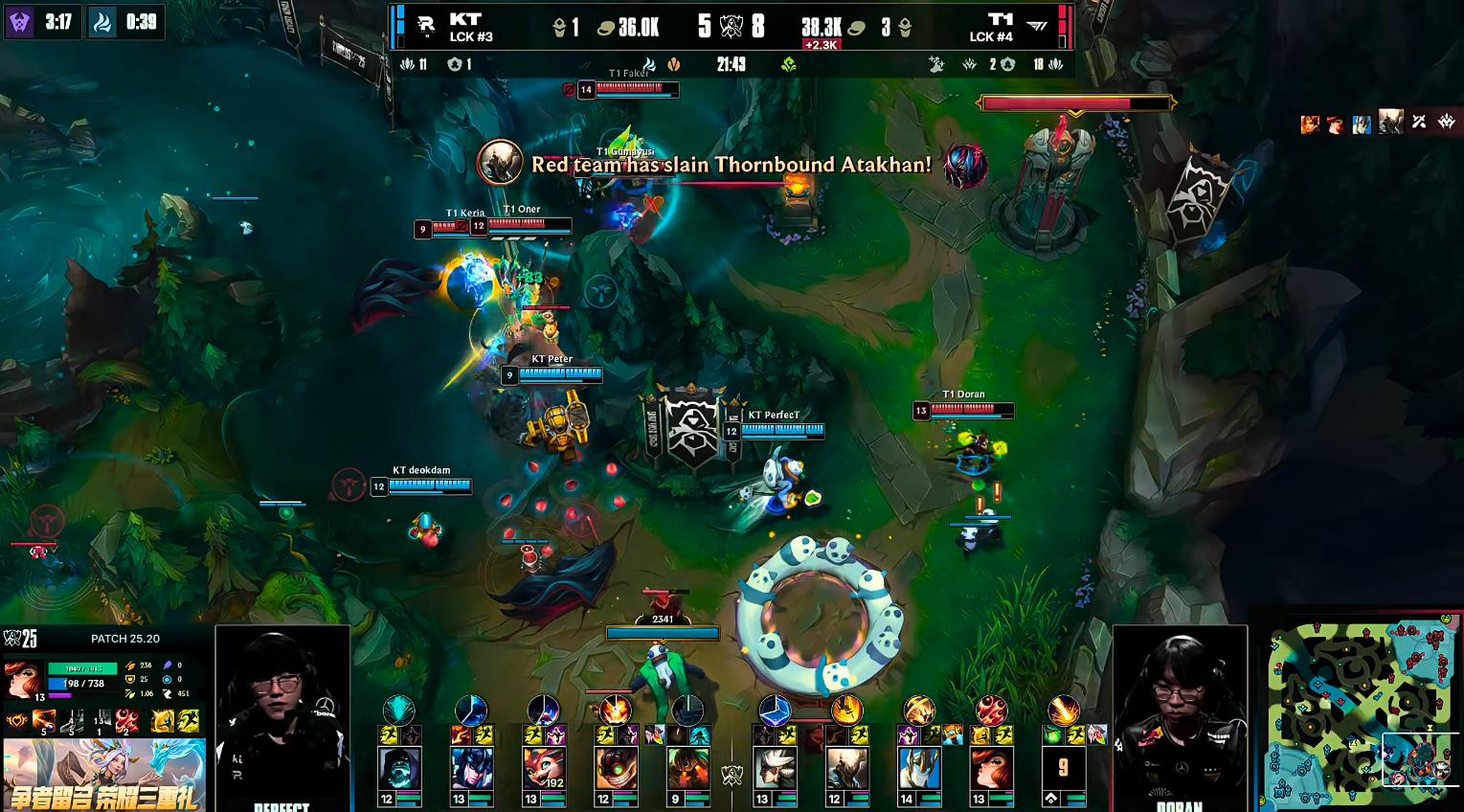
Task: Select the white-haired champion portrait on red side
Action: coord(775,767)
